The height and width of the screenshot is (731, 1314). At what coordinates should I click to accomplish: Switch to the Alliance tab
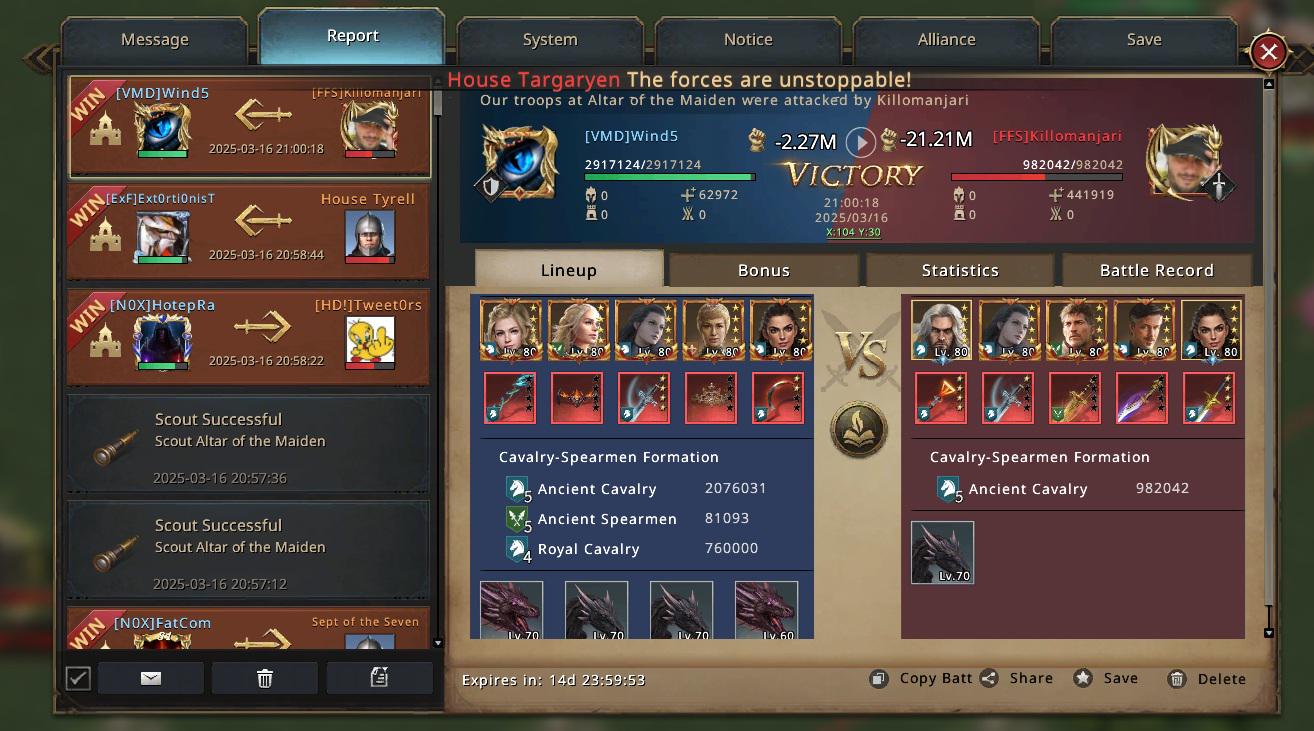click(x=946, y=40)
